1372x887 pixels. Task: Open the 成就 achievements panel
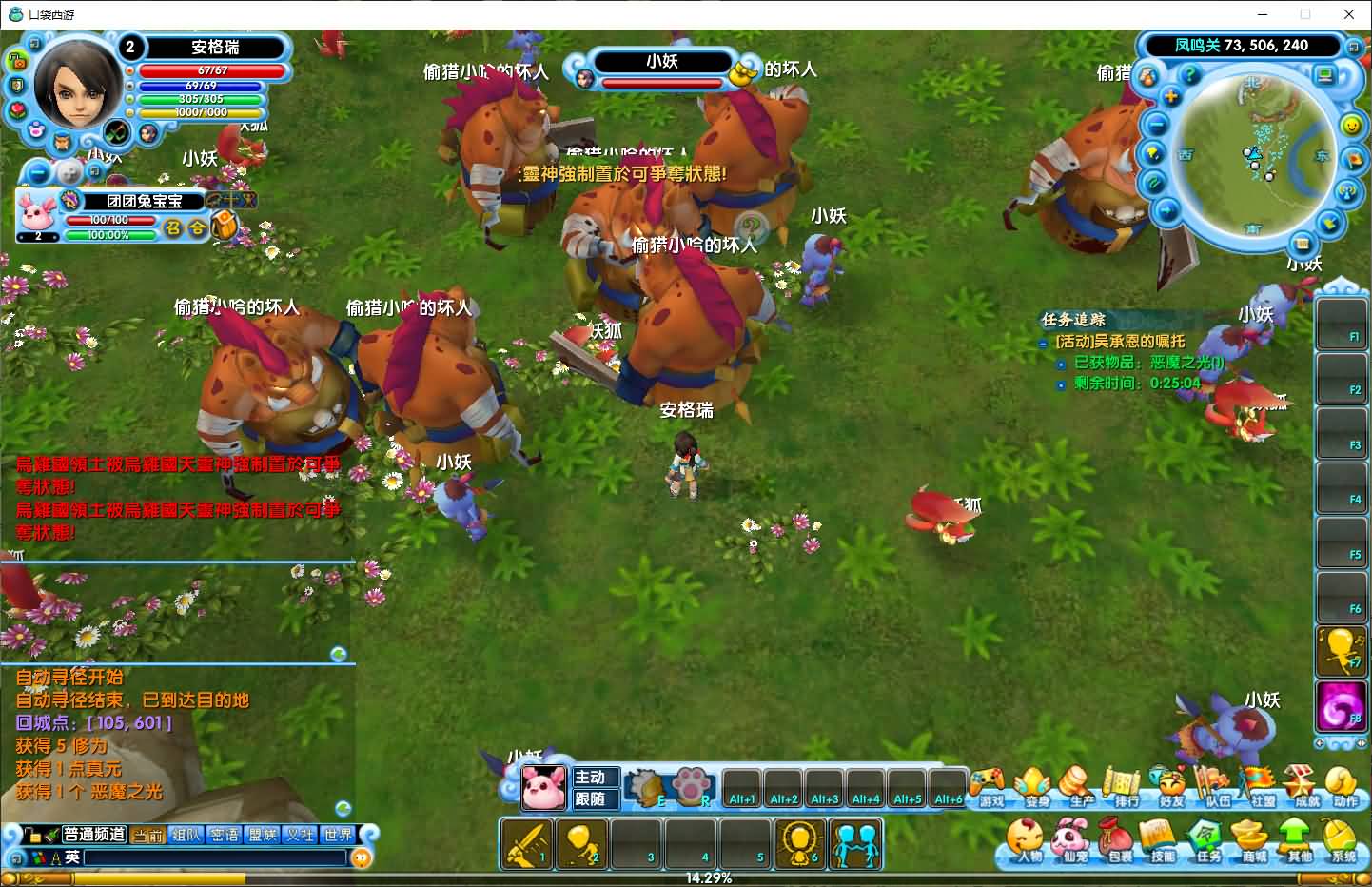click(1303, 786)
